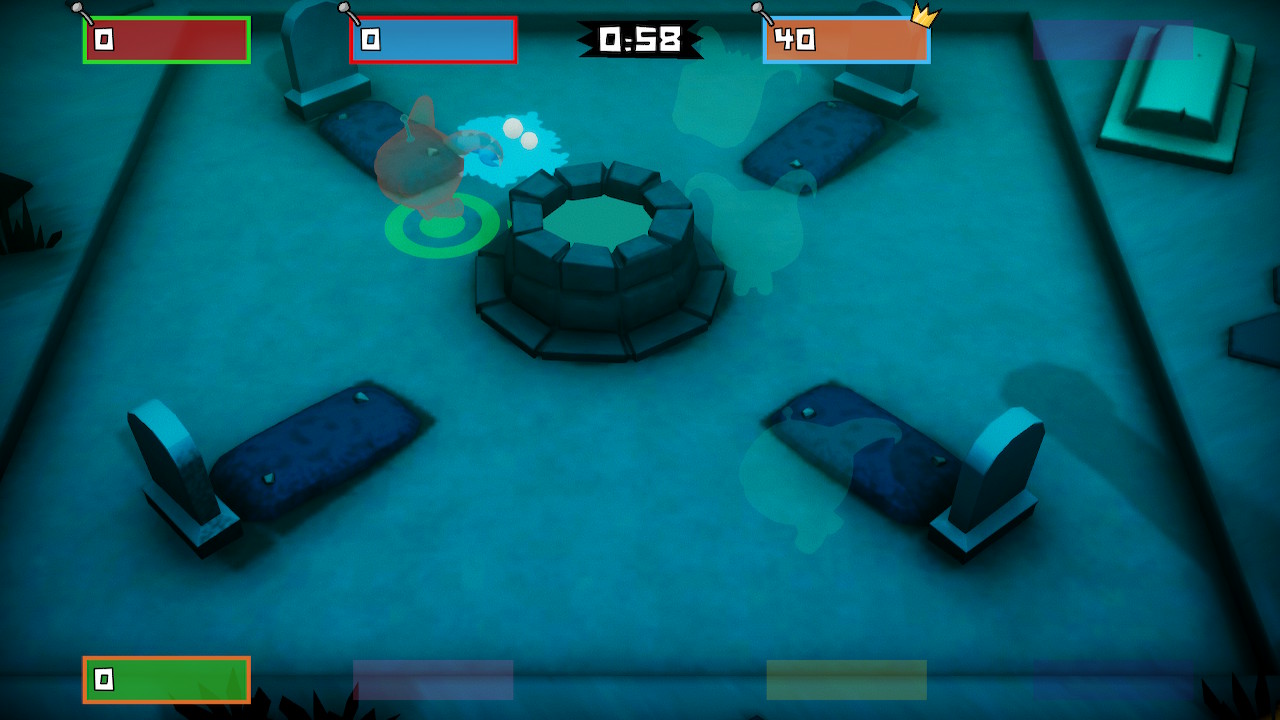
Task: Click the gold crown on the orange bar
Action: (926, 15)
